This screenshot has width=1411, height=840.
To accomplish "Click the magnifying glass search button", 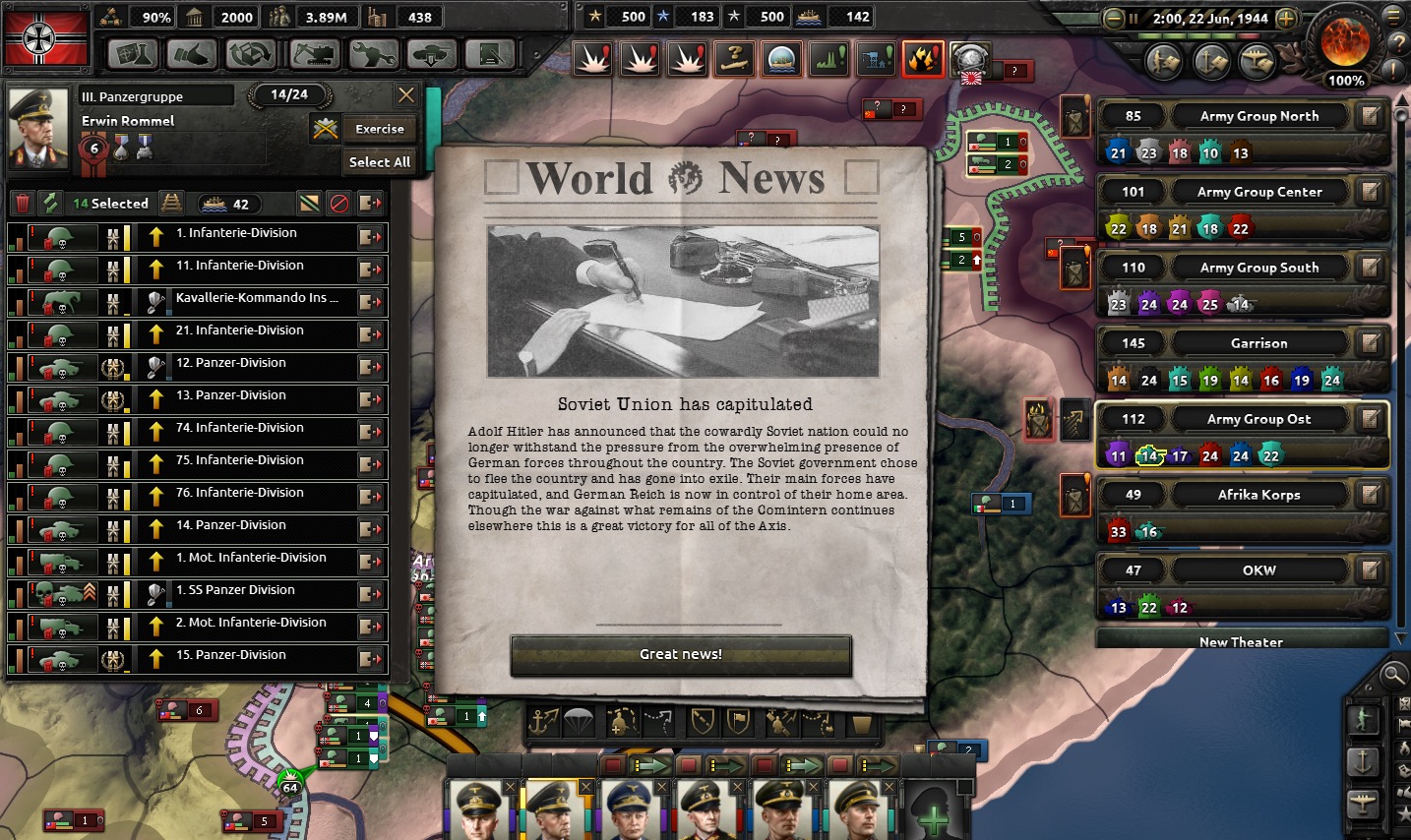I will click(x=1393, y=675).
